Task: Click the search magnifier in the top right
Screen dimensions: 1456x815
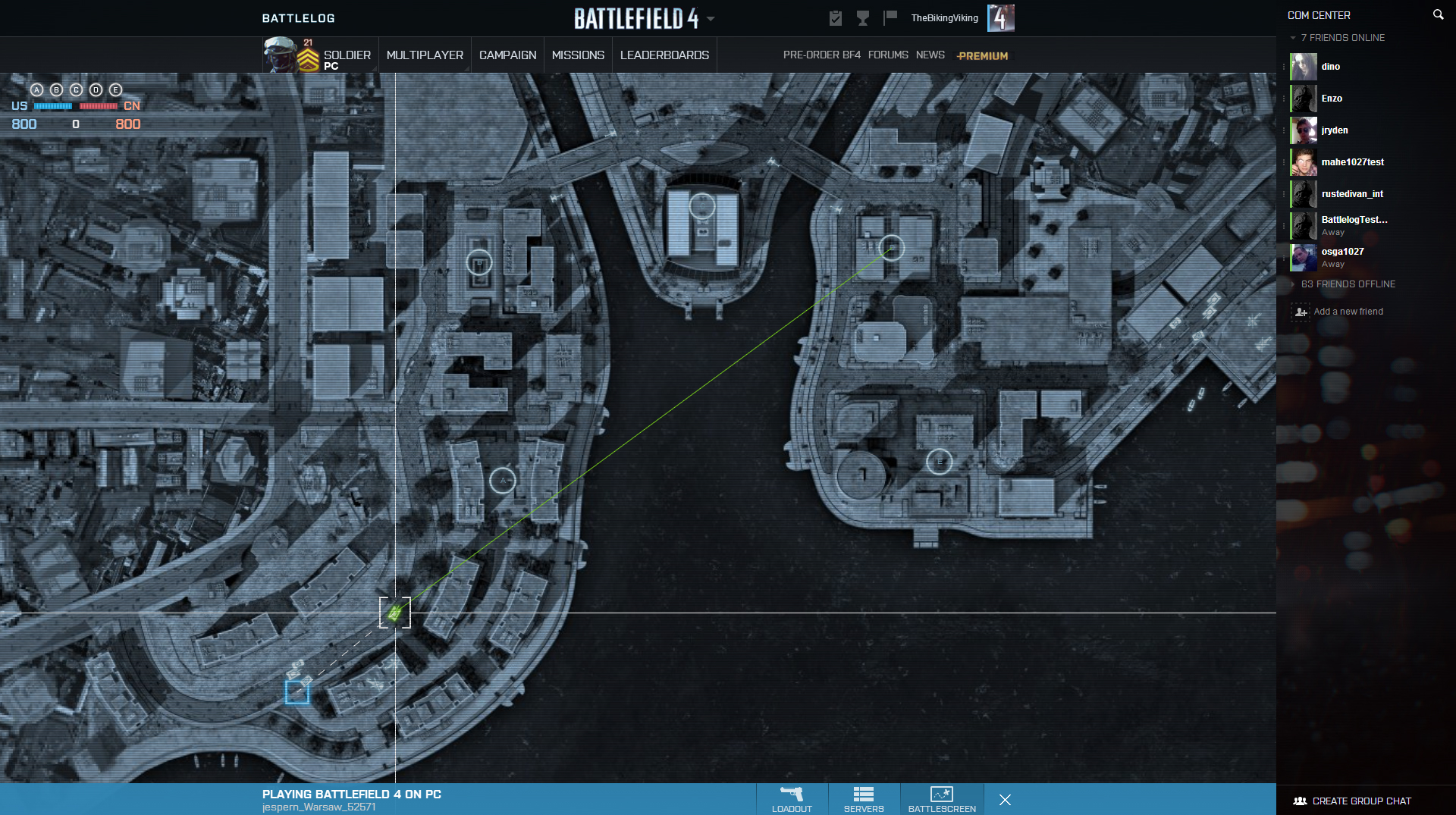Action: tap(1438, 14)
